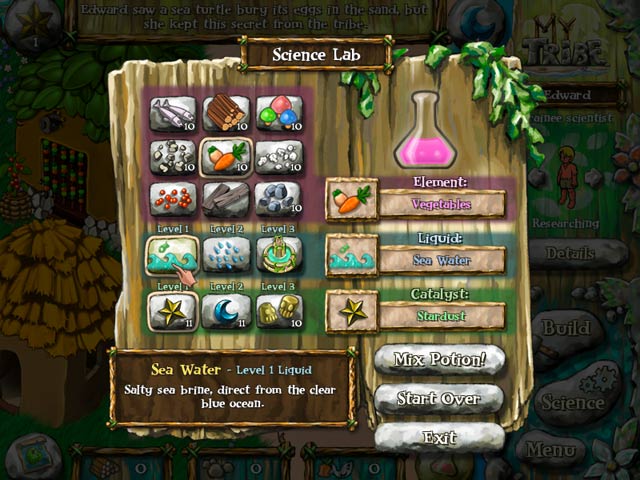Viewport: 640px width, 480px height.
Task: Pick the Level 3 fountain liquid
Action: point(279,256)
